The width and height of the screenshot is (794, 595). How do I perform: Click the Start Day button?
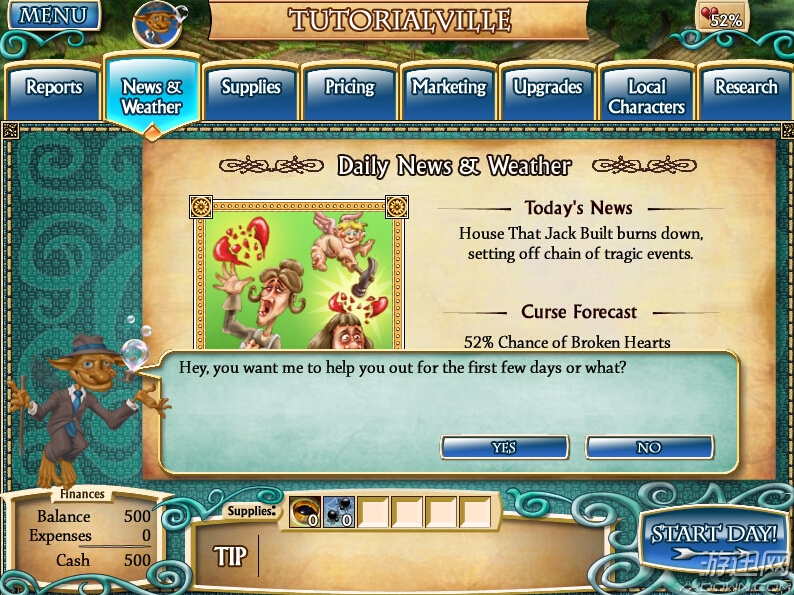[x=714, y=539]
